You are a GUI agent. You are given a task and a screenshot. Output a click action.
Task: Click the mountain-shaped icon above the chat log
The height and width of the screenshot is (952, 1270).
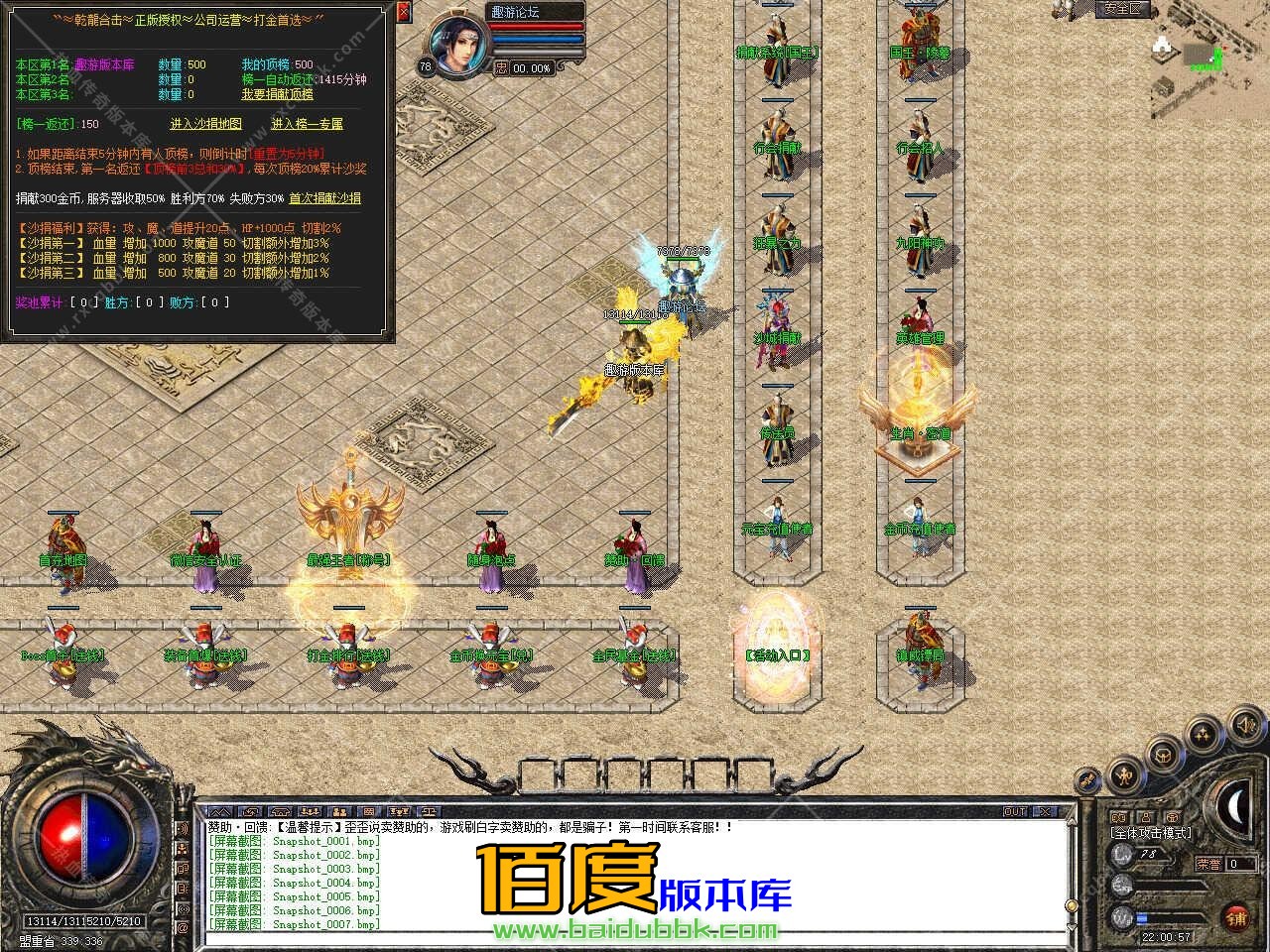pos(220,812)
